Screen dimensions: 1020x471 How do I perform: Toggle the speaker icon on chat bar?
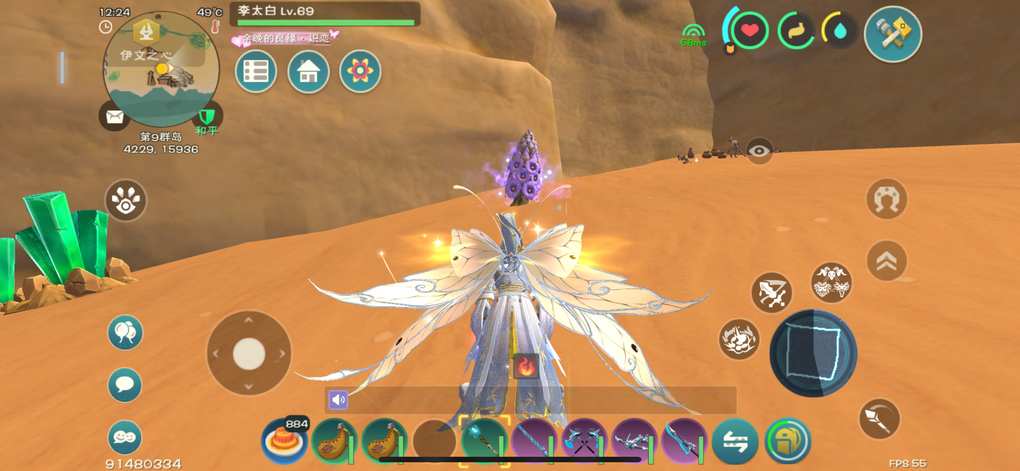tap(338, 400)
